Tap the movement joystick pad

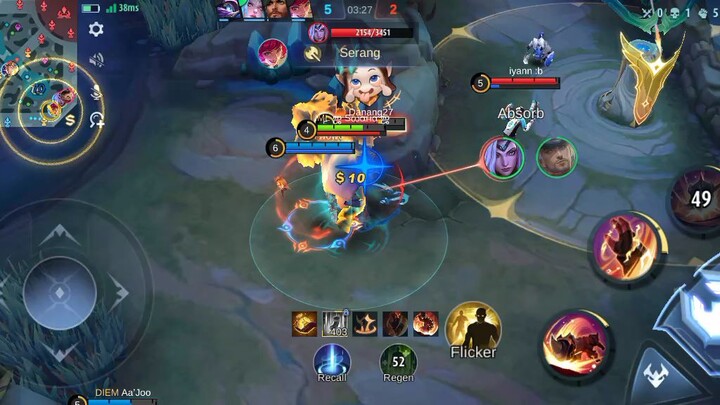point(60,294)
